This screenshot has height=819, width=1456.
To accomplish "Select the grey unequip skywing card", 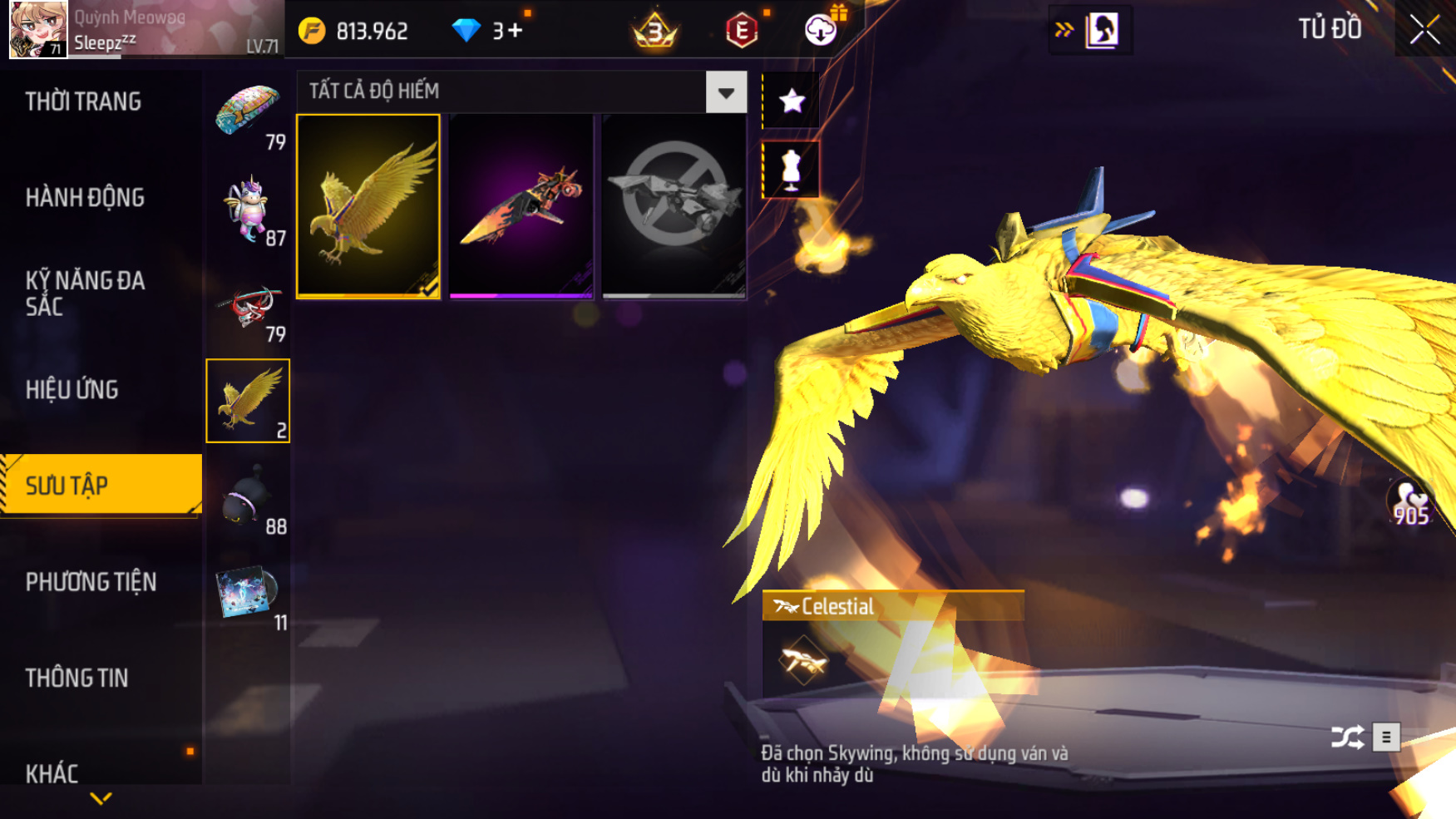I will pyautogui.click(x=674, y=206).
